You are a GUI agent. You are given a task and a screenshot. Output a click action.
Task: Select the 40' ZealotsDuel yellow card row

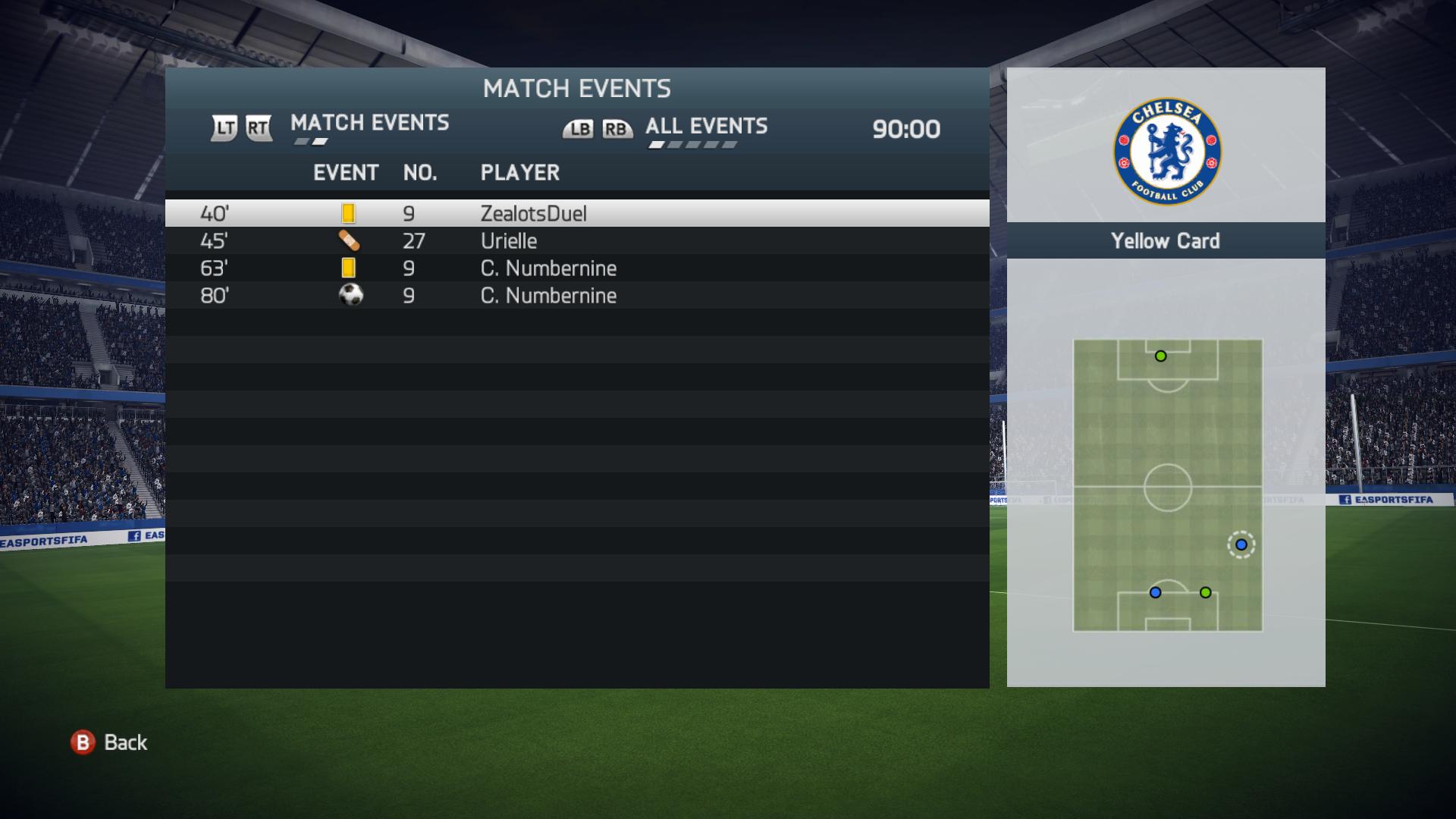(576, 214)
